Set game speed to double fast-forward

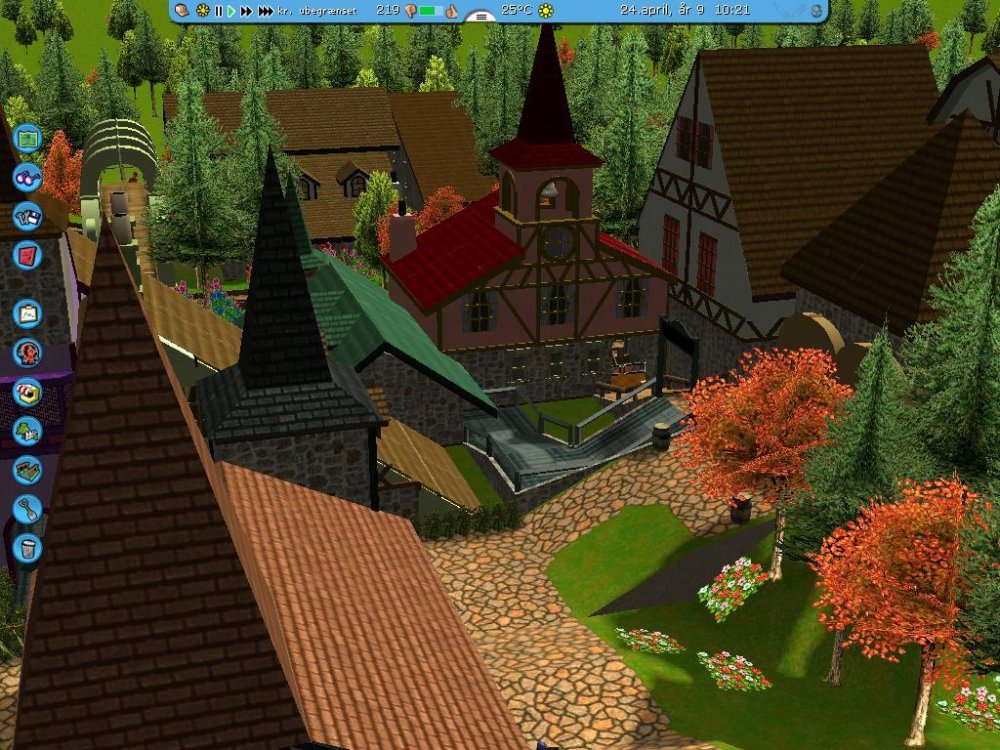(246, 11)
